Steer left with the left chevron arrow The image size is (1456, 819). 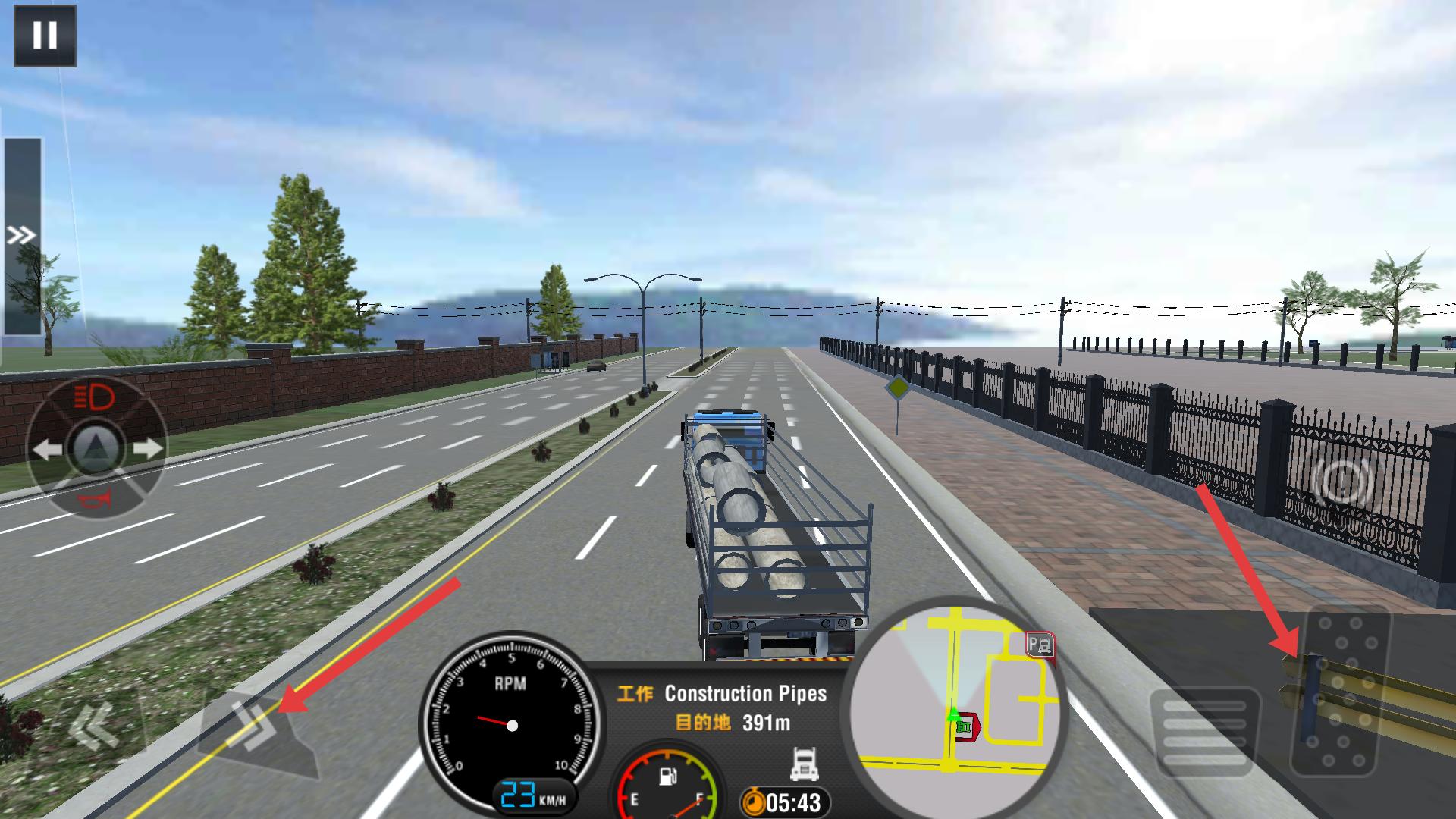93,726
